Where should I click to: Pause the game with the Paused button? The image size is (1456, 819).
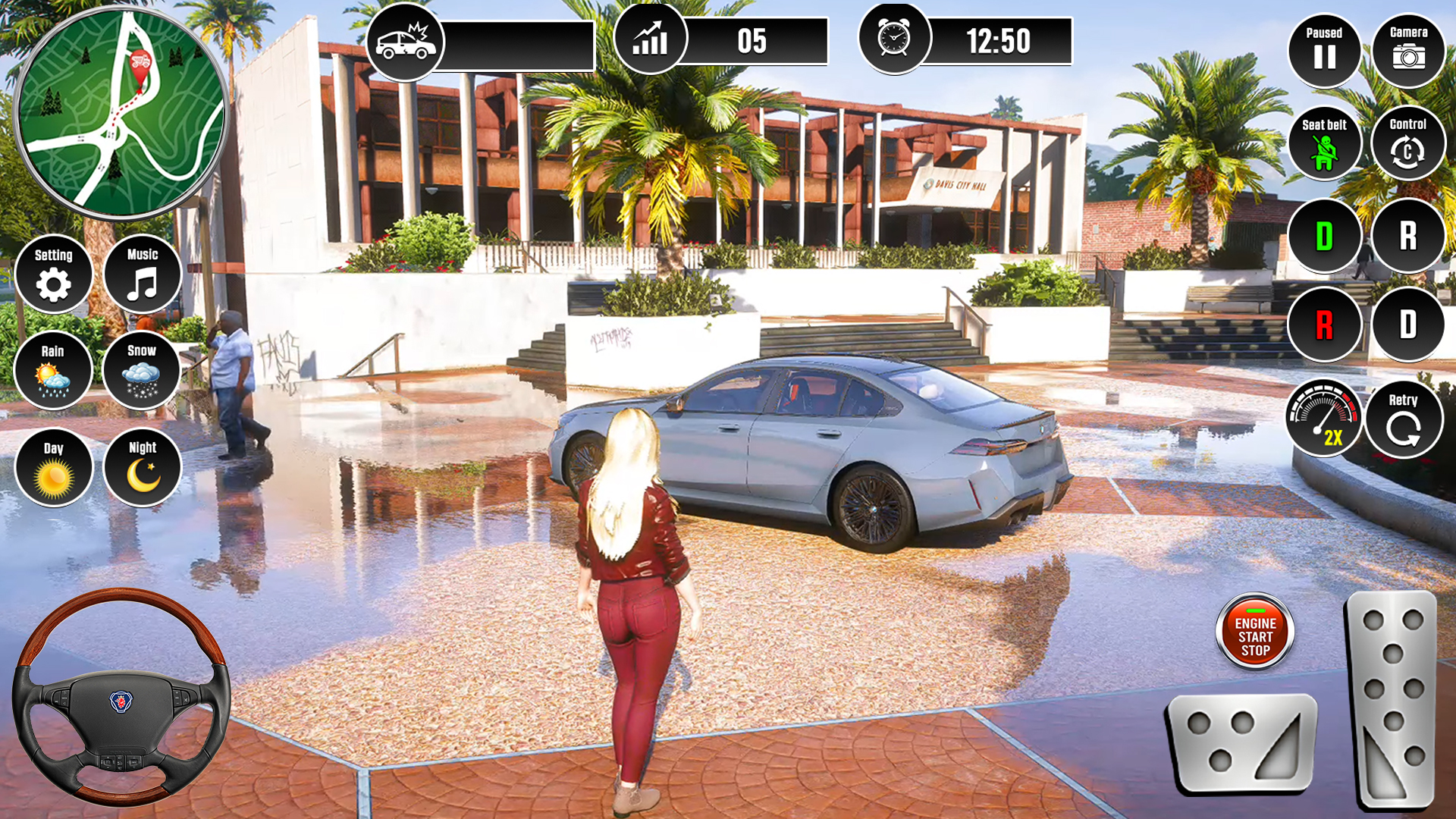[1325, 49]
